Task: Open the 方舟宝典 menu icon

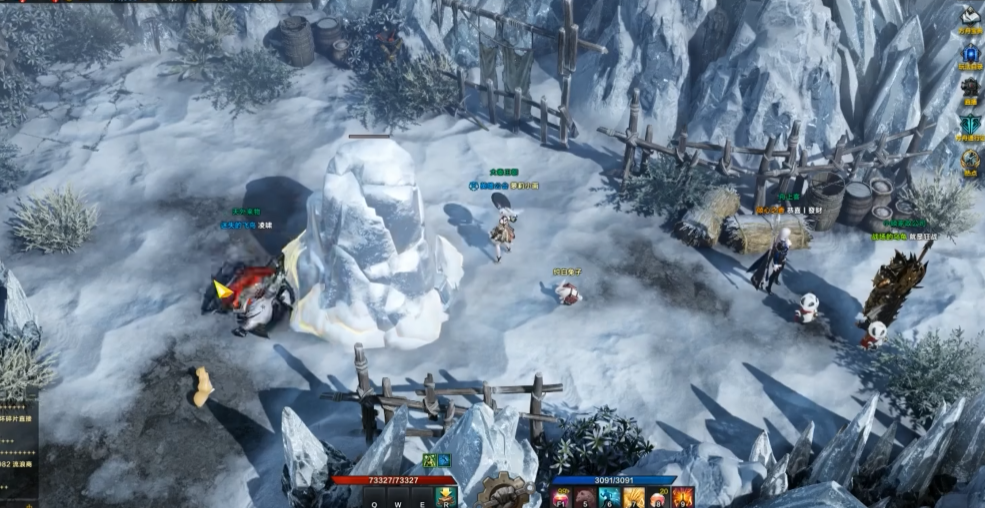Action: (969, 15)
